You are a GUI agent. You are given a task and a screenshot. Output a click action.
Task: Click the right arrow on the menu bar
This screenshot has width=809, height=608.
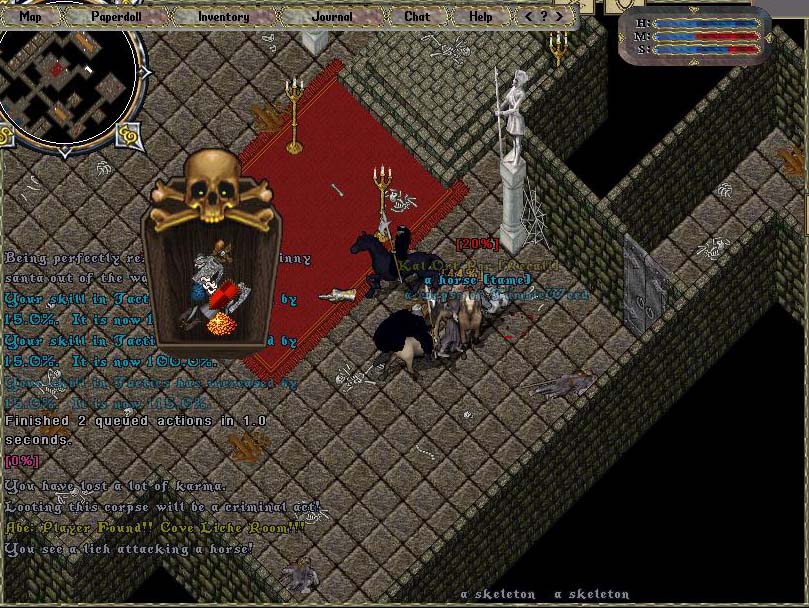[557, 16]
